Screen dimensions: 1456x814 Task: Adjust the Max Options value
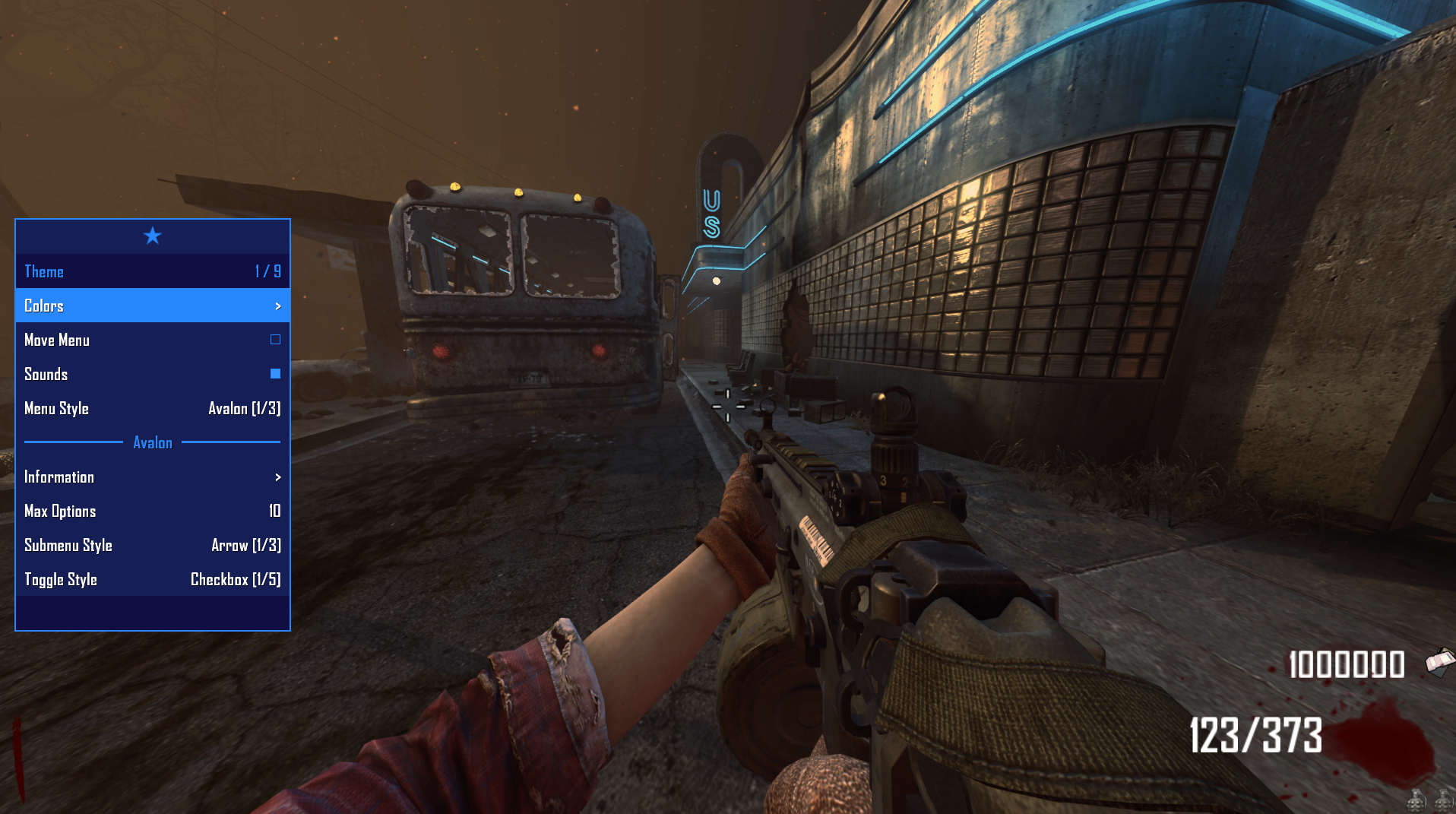pos(152,511)
